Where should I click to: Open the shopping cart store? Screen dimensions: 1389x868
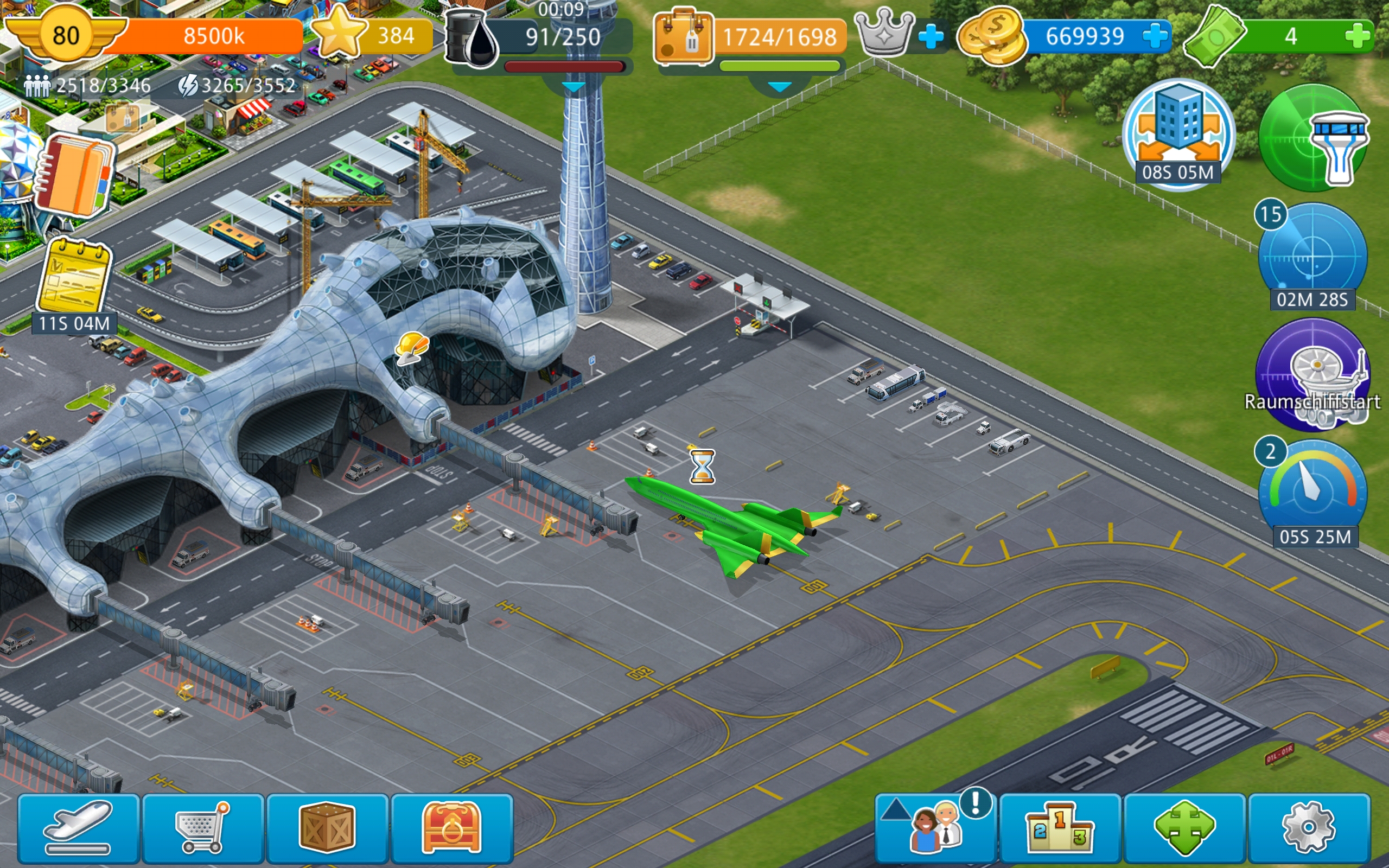203,827
